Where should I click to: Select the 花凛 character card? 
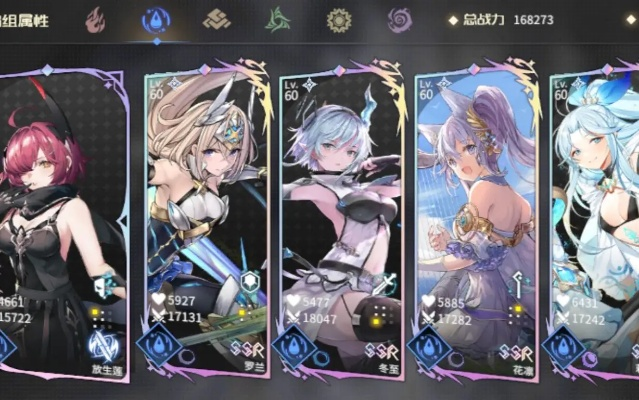point(474,220)
